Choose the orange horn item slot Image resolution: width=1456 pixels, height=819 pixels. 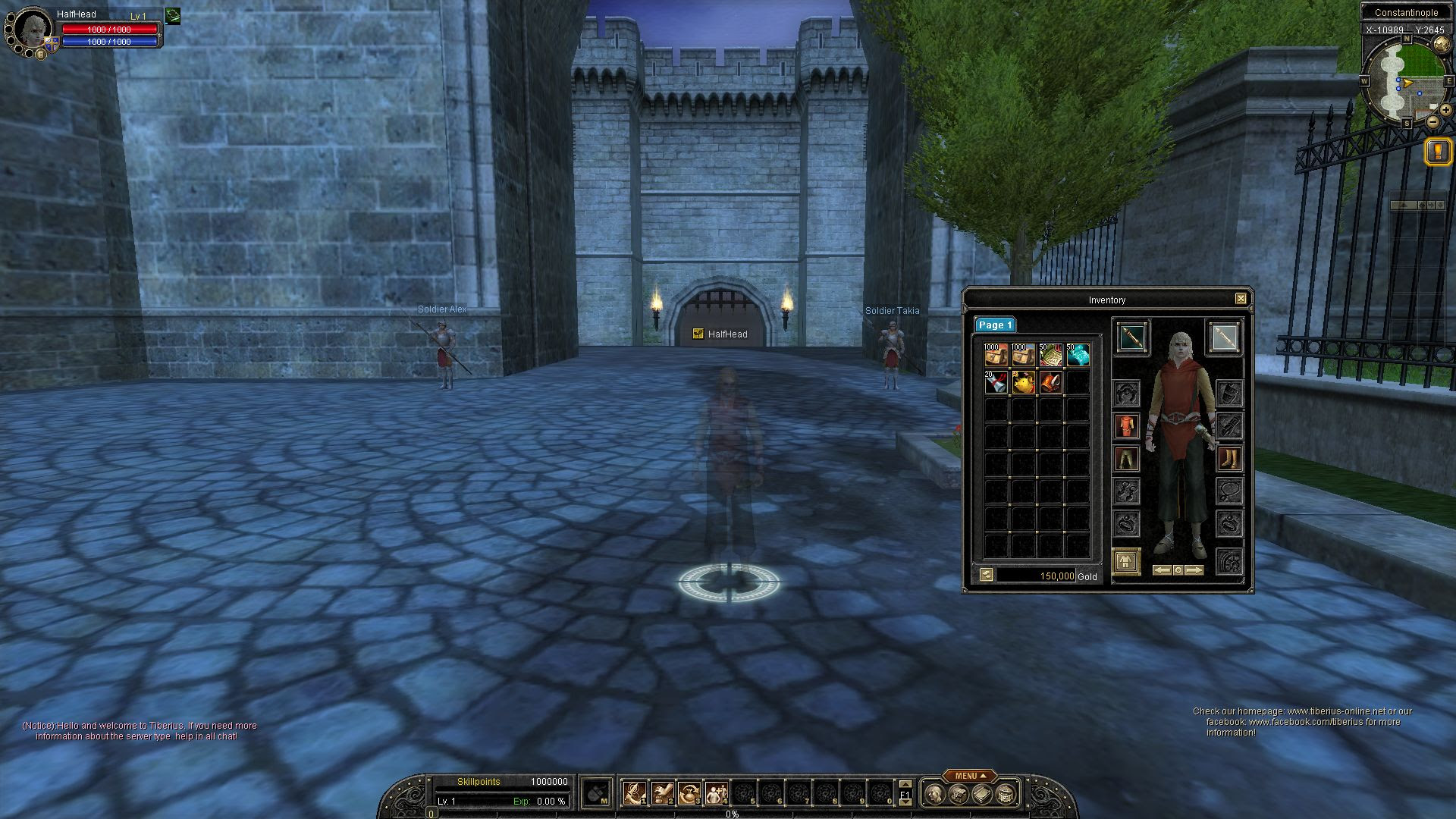[1050, 382]
